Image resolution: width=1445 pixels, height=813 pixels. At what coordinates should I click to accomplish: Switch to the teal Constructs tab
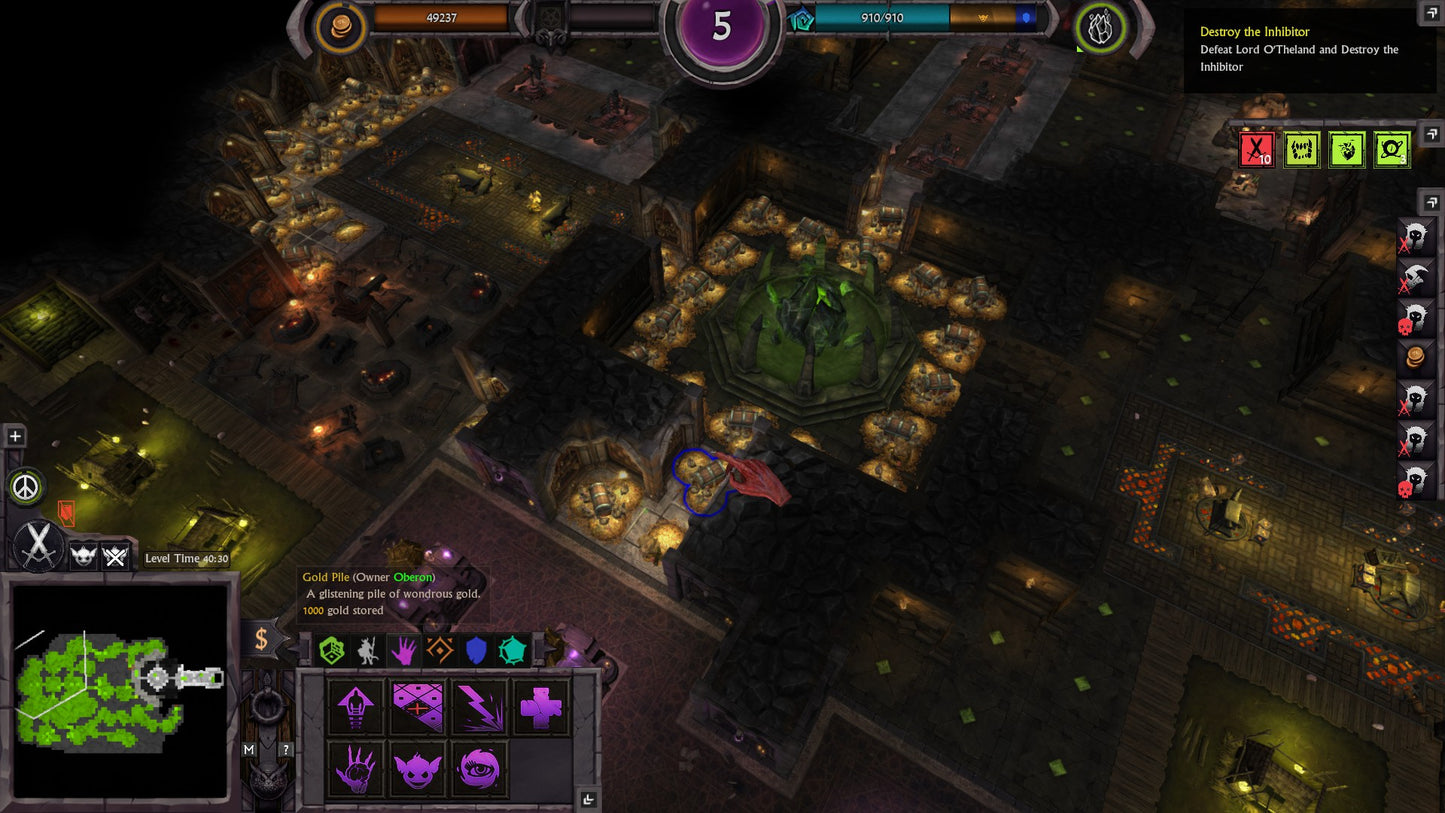[x=511, y=650]
